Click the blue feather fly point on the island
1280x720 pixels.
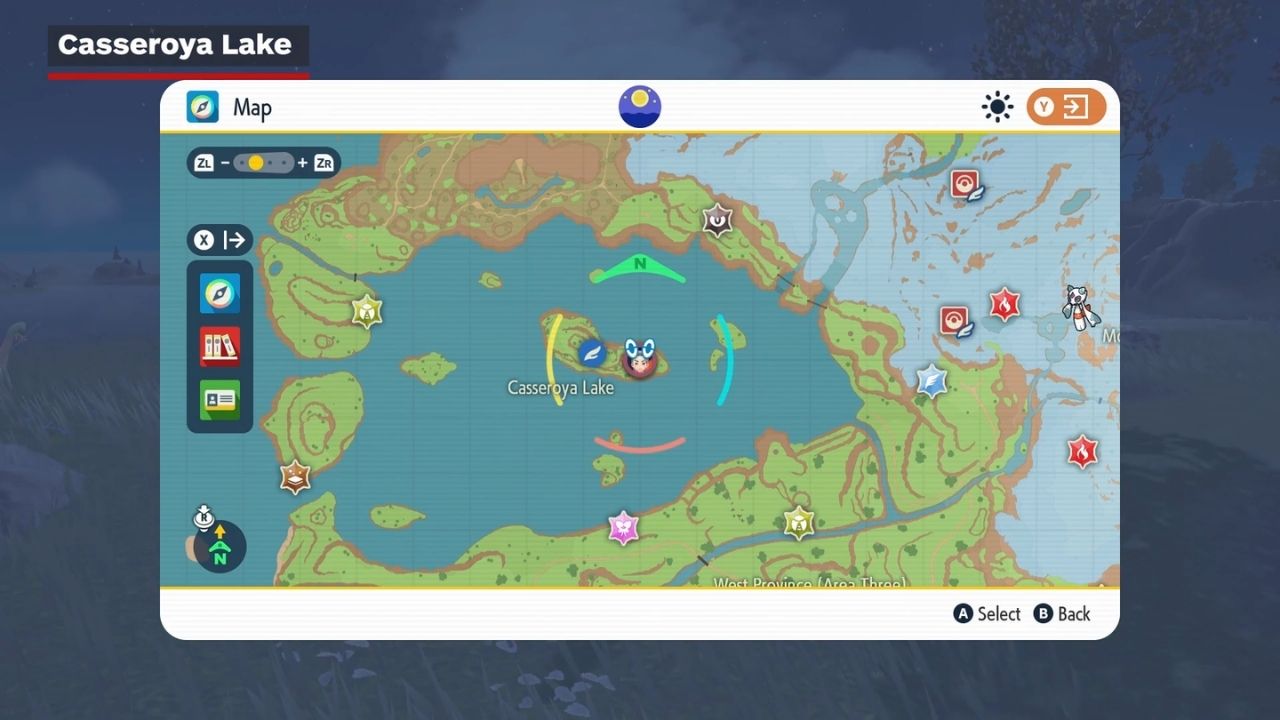(x=593, y=353)
